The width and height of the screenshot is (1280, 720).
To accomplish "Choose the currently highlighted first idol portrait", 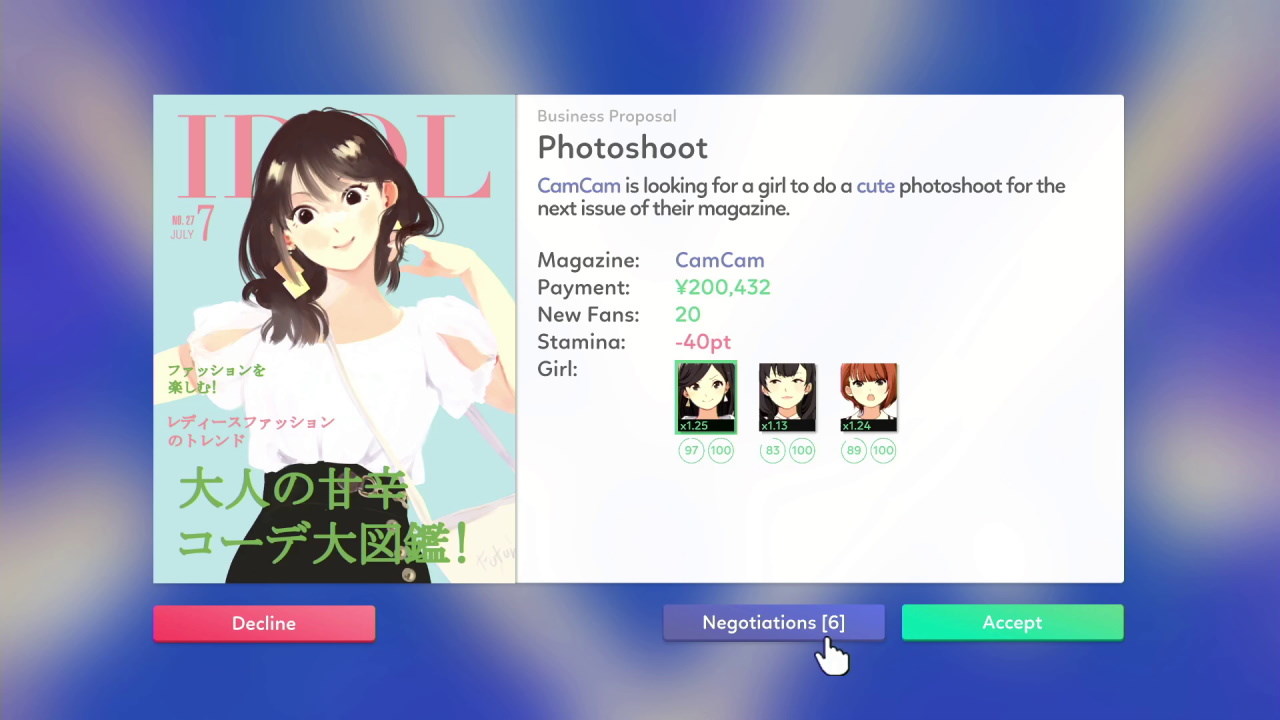I will coord(705,396).
